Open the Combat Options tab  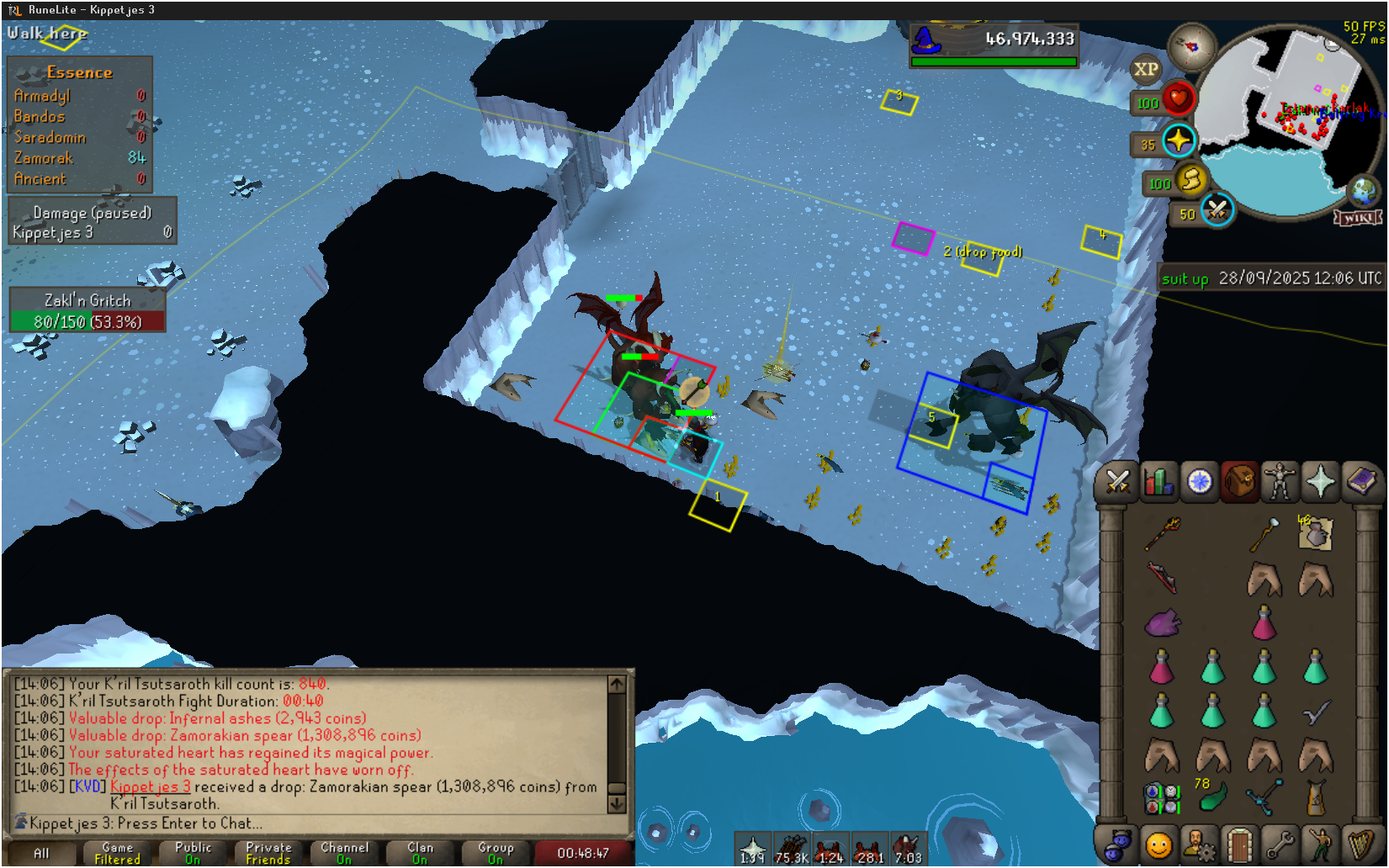(1118, 482)
